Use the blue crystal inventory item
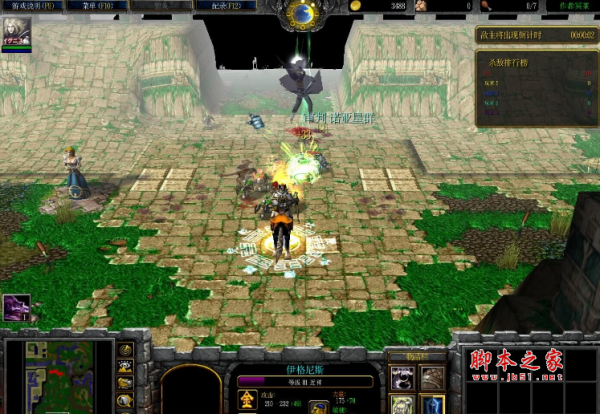 point(432,405)
